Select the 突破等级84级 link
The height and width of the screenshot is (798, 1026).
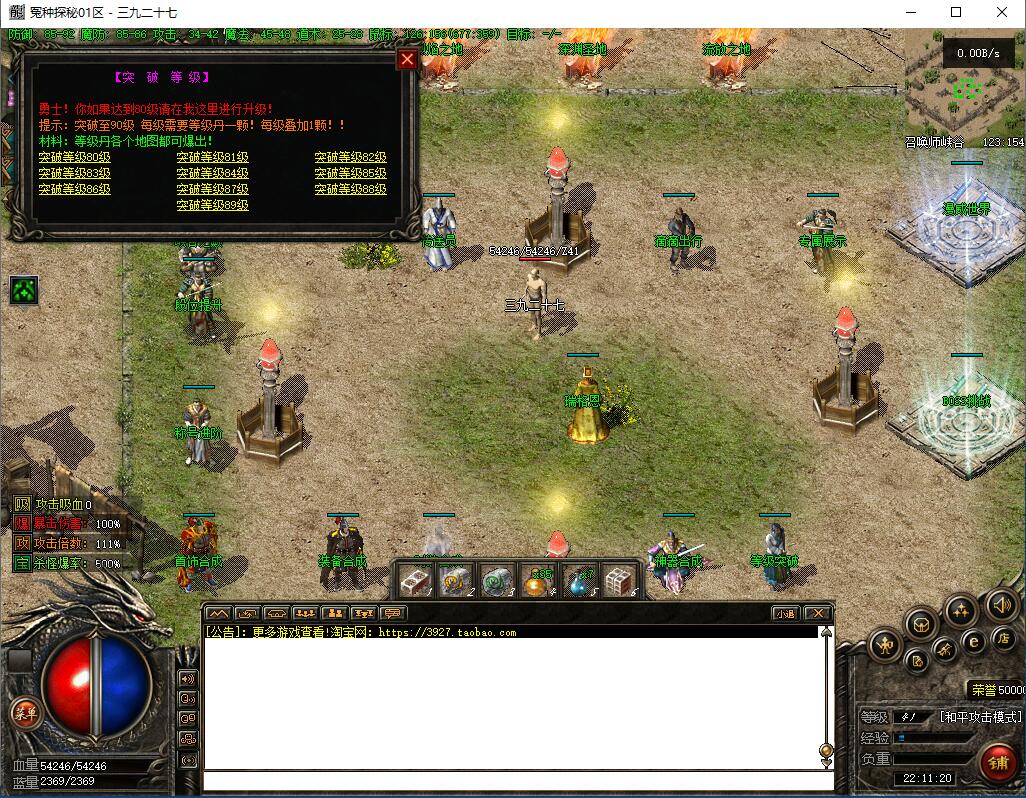coord(212,173)
